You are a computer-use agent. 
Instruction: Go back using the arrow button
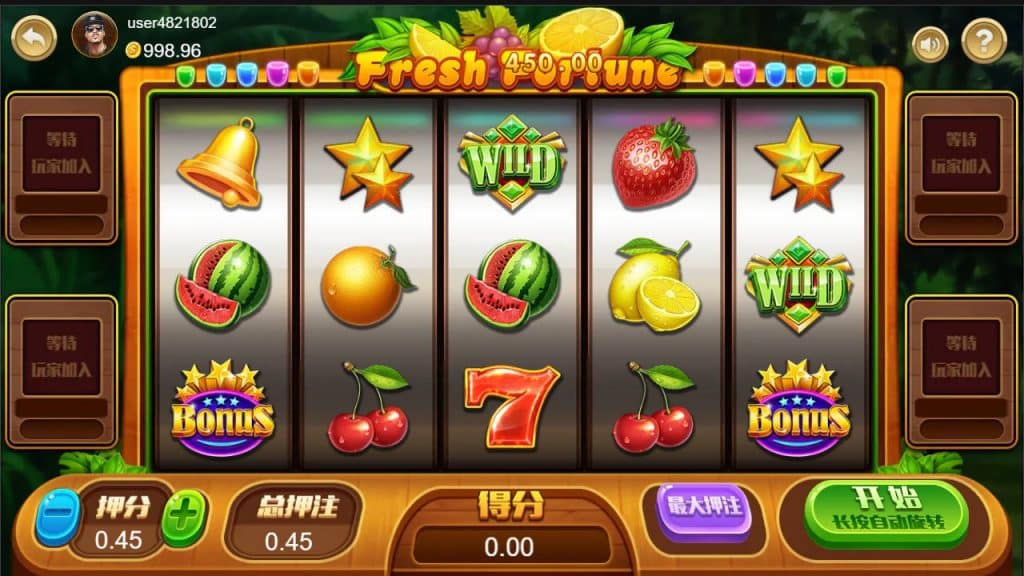coord(34,38)
